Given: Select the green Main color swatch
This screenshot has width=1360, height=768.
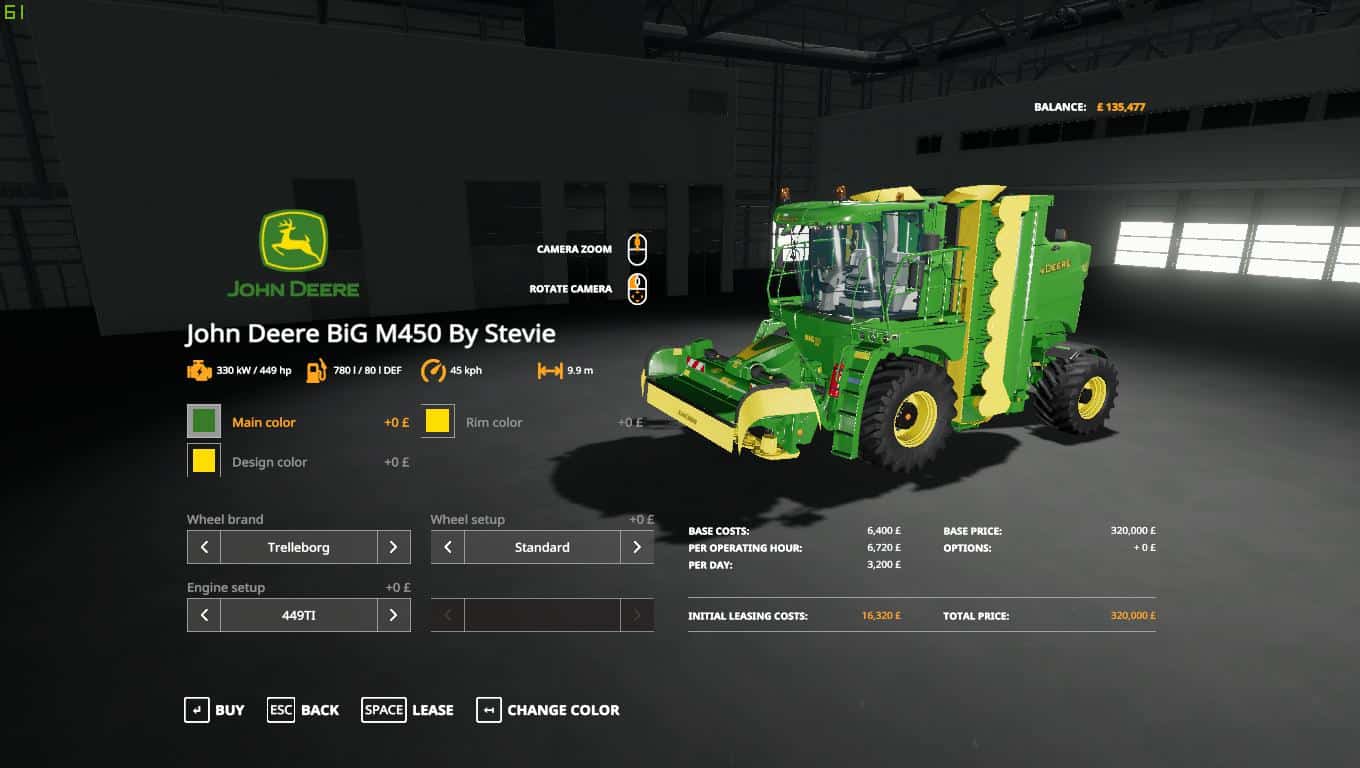Looking at the screenshot, I should [204, 422].
